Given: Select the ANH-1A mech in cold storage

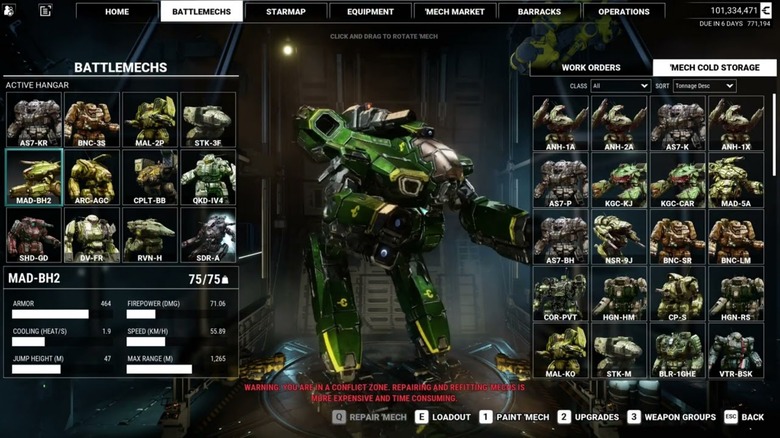Looking at the screenshot, I should coord(560,123).
